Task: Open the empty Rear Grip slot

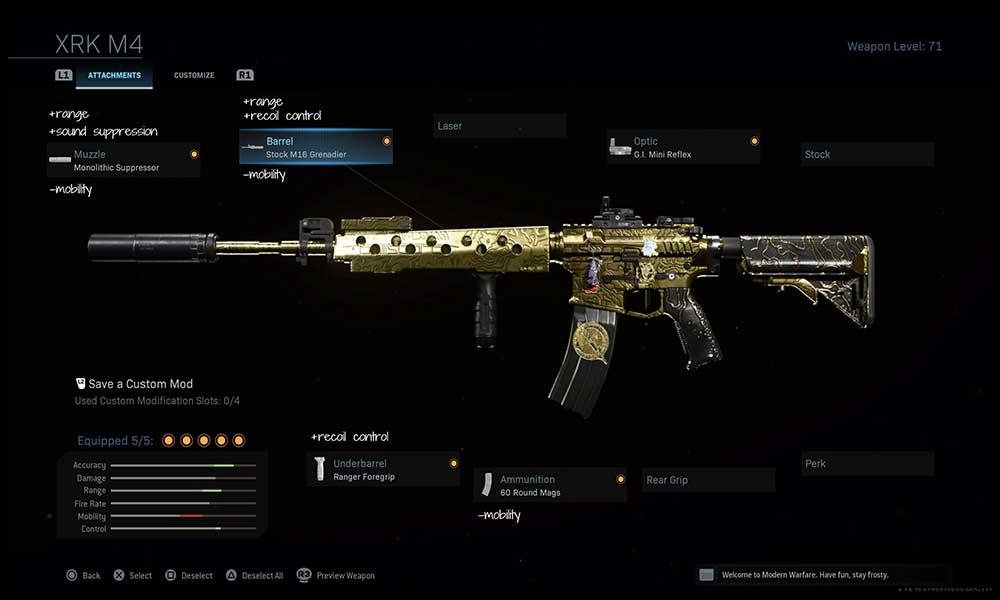Action: pos(709,480)
